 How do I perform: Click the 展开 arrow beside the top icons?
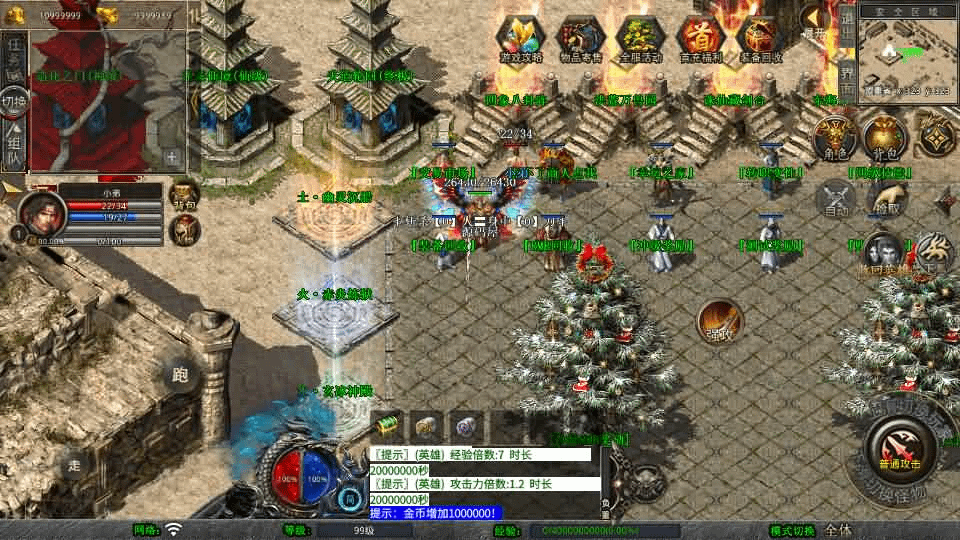[814, 22]
